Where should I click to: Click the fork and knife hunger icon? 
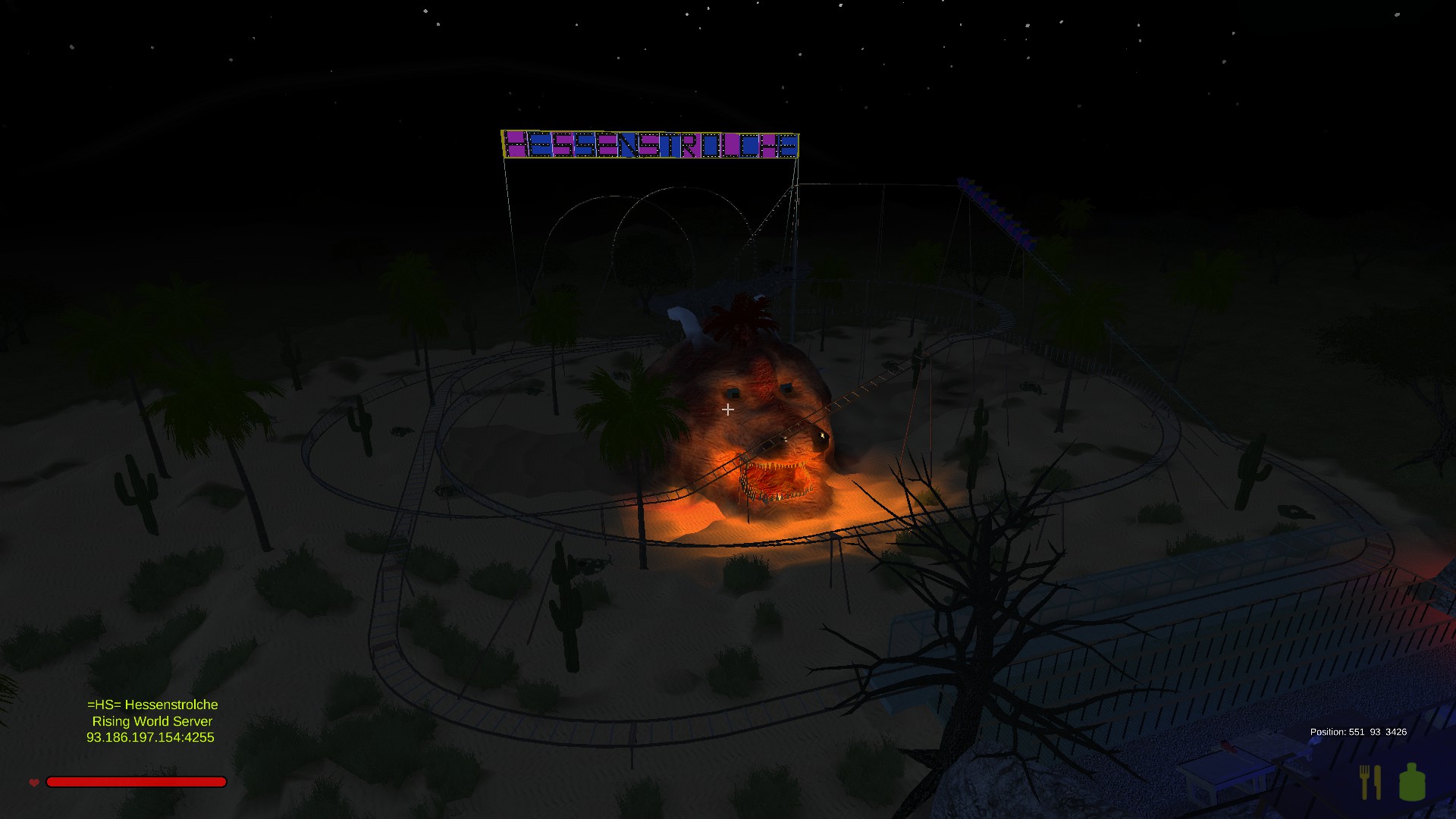pyautogui.click(x=1370, y=782)
